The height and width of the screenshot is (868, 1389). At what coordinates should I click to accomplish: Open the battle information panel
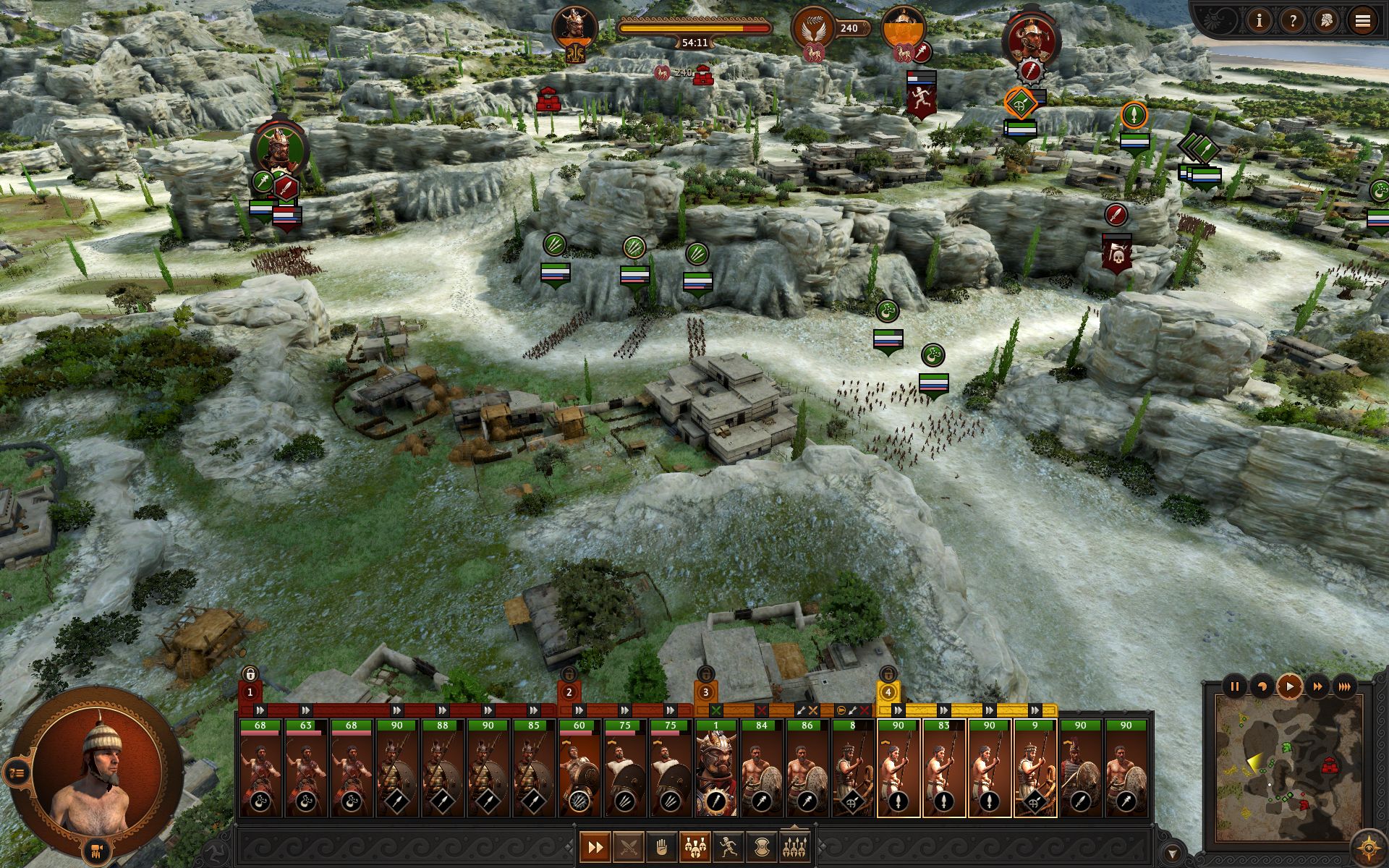tap(1259, 21)
